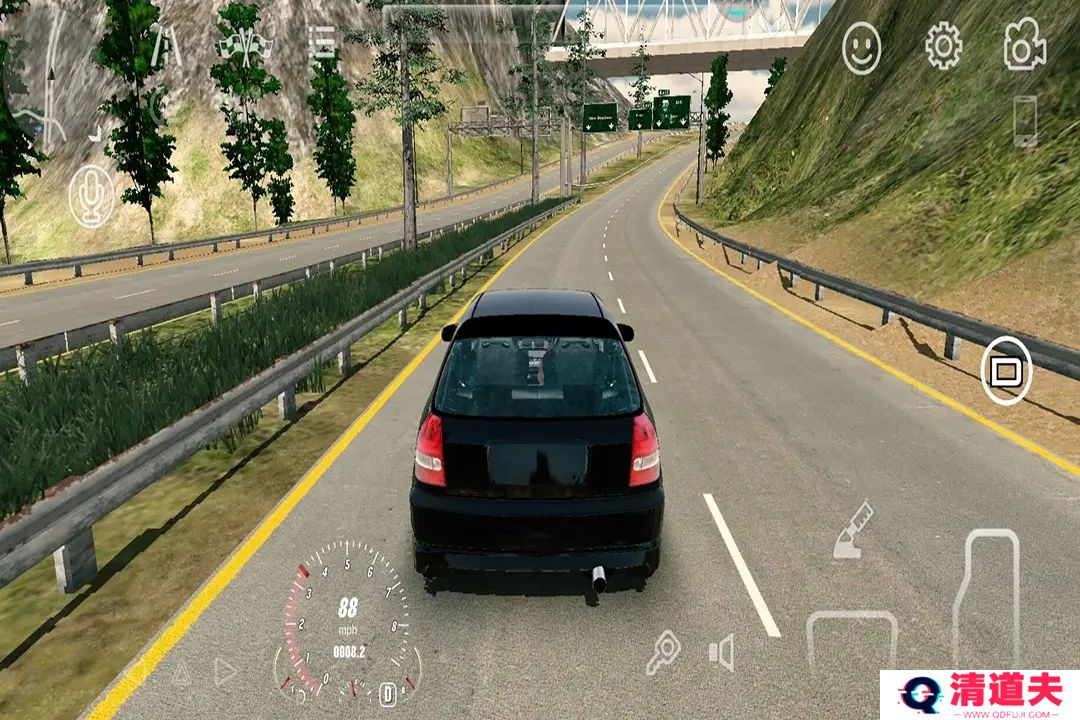Image resolution: width=1080 pixels, height=720 pixels.
Task: Click the road icon in the top bar
Action: (166, 45)
